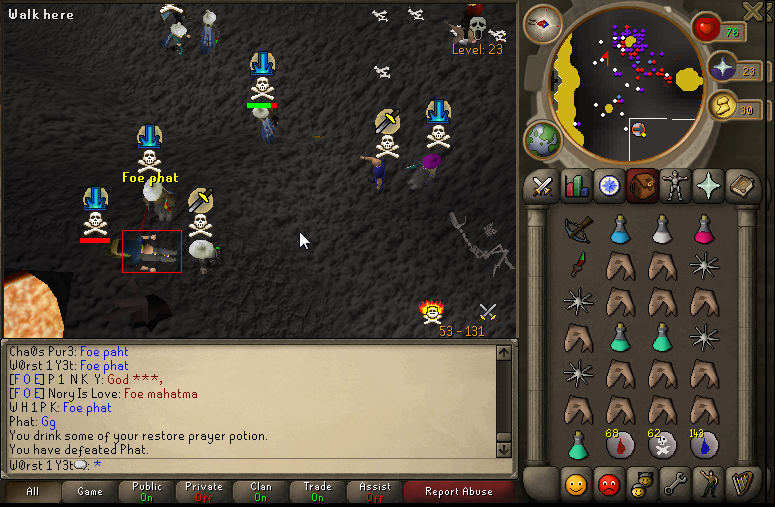
Task: Open the Combat Styles tab
Action: [541, 186]
